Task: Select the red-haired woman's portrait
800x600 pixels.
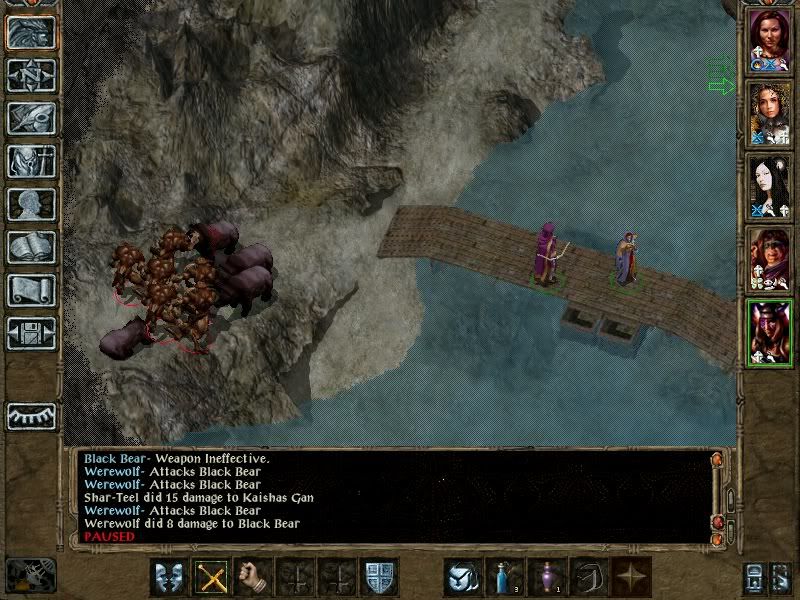Action: pyautogui.click(x=770, y=40)
